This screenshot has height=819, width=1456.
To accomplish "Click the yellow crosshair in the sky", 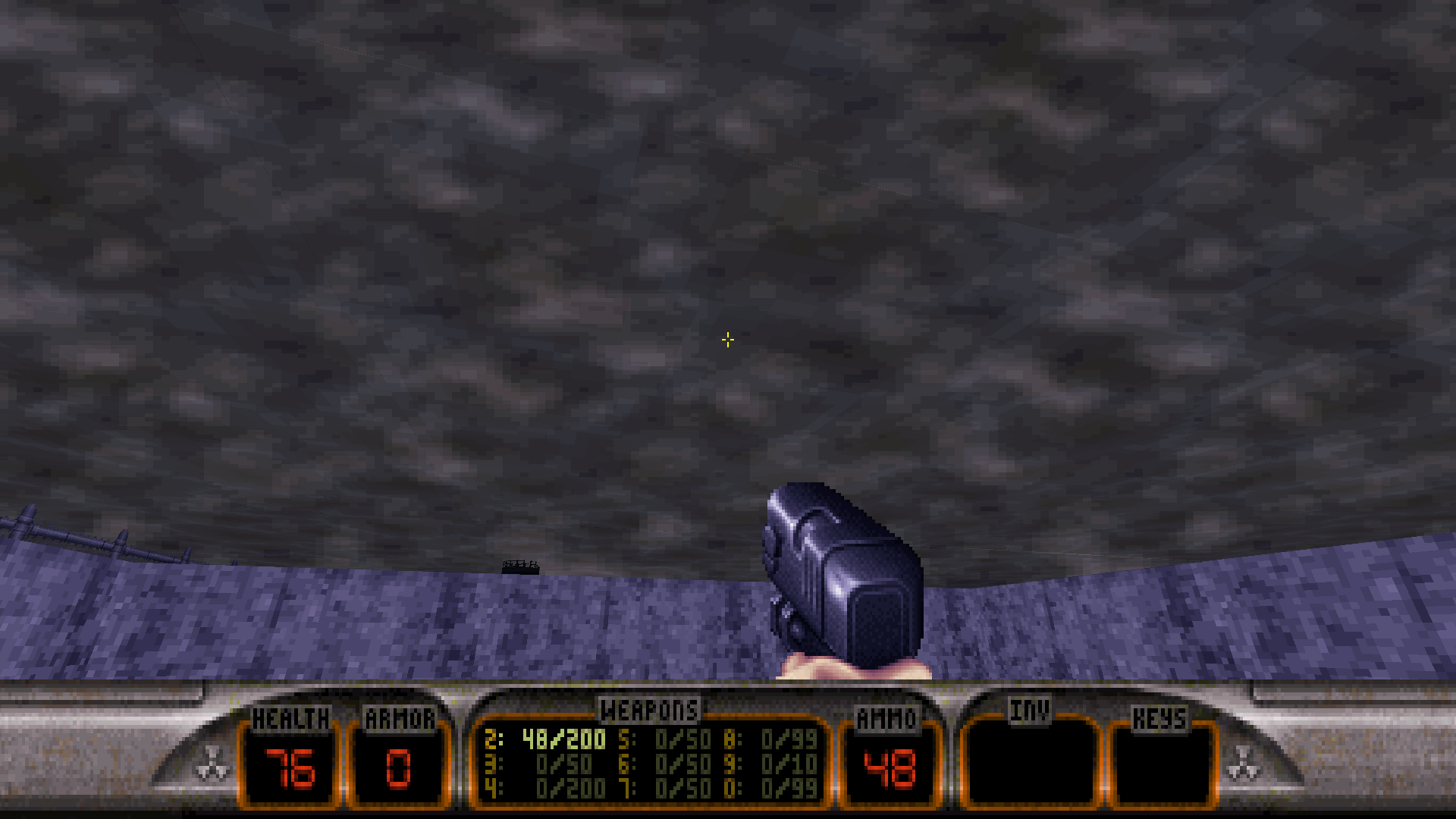I will pos(727,340).
